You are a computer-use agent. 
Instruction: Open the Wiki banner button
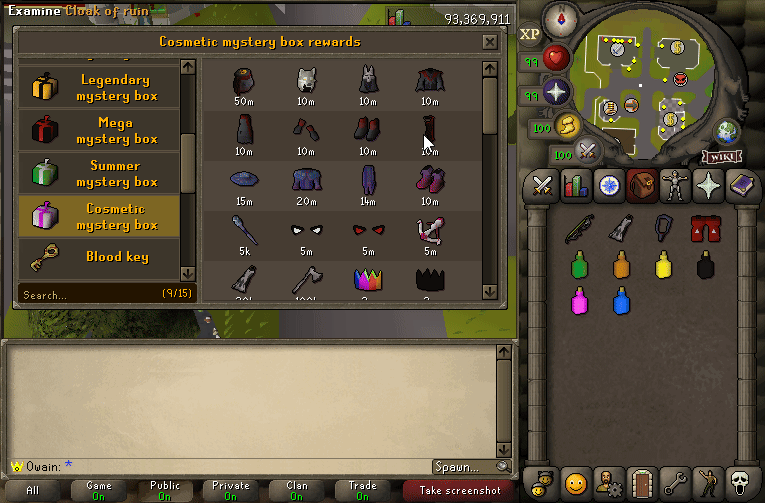(720, 157)
